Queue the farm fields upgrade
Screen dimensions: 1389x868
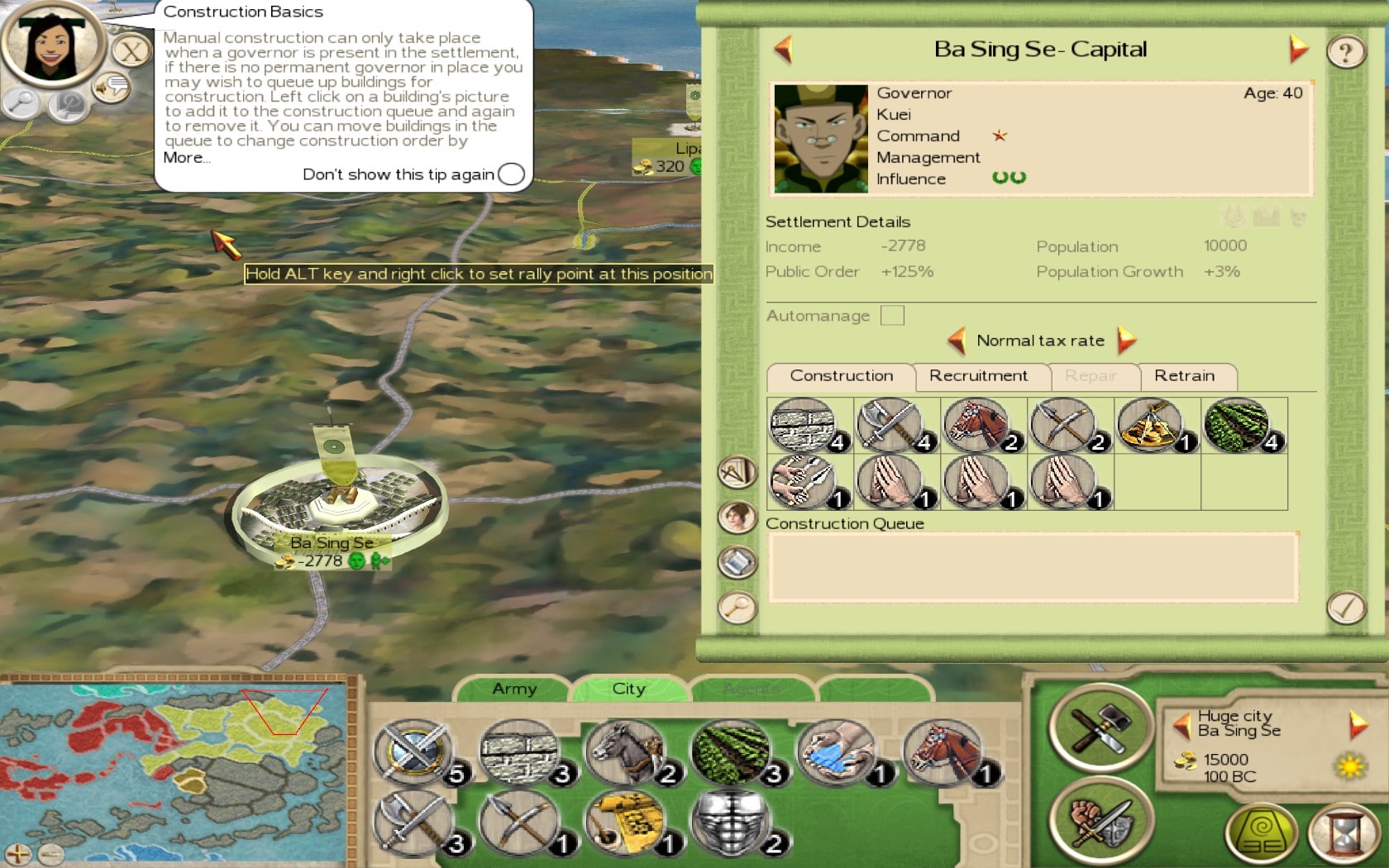pos(1236,425)
